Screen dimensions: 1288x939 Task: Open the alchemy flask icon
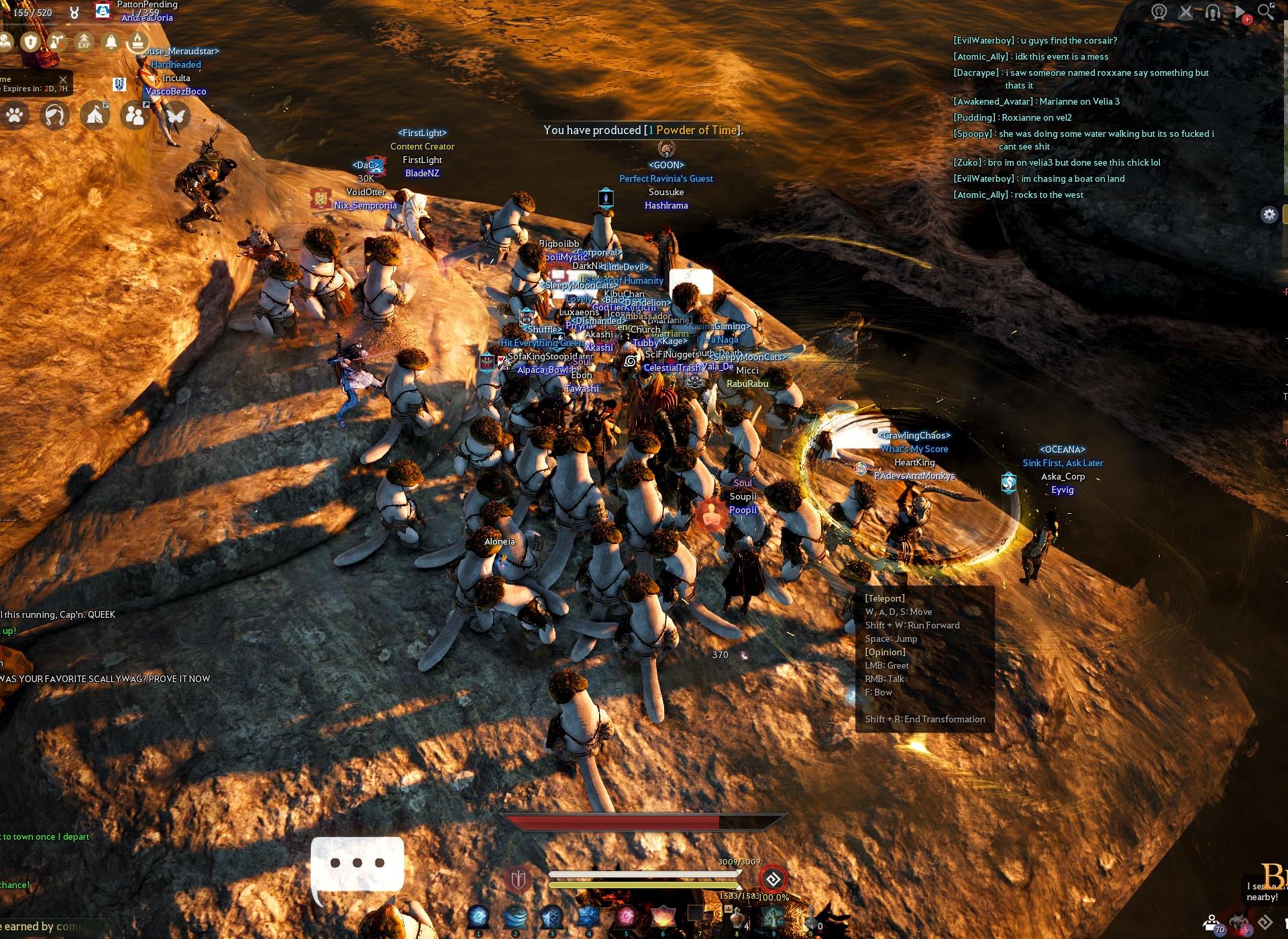(56, 42)
